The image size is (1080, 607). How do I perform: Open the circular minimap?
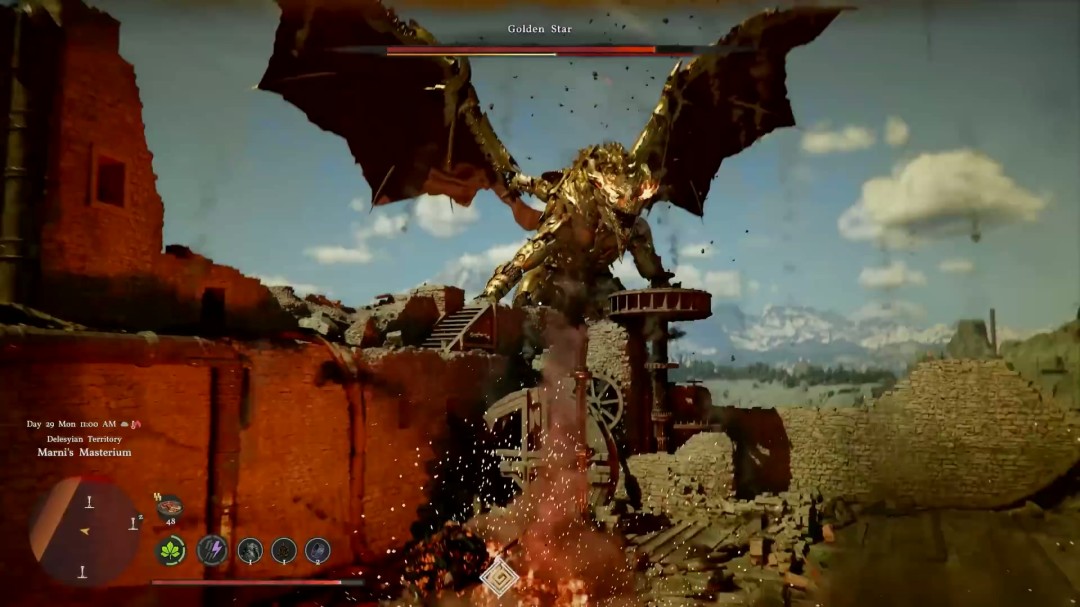tap(85, 530)
